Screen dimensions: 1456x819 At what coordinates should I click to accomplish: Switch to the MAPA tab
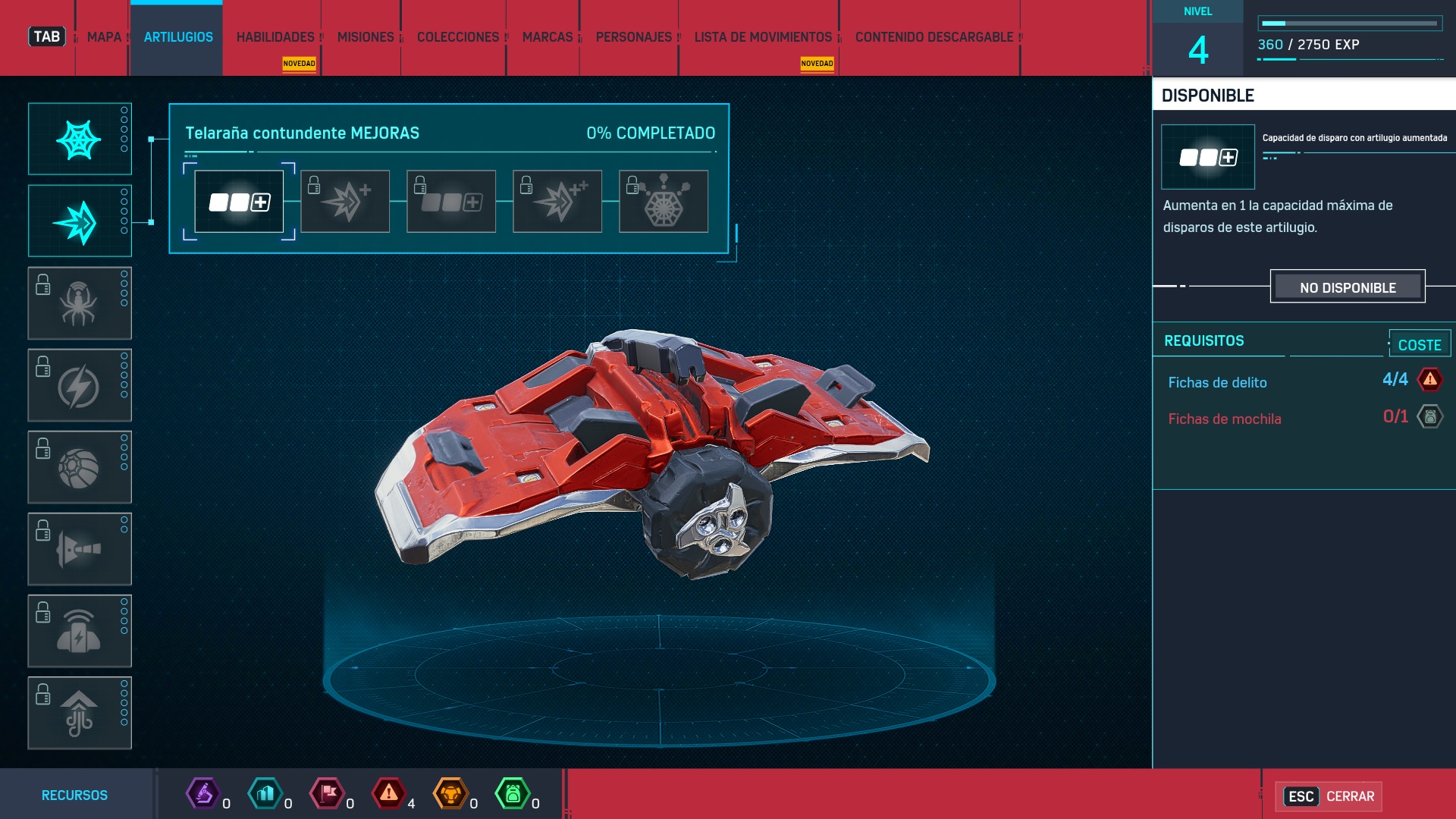point(104,37)
